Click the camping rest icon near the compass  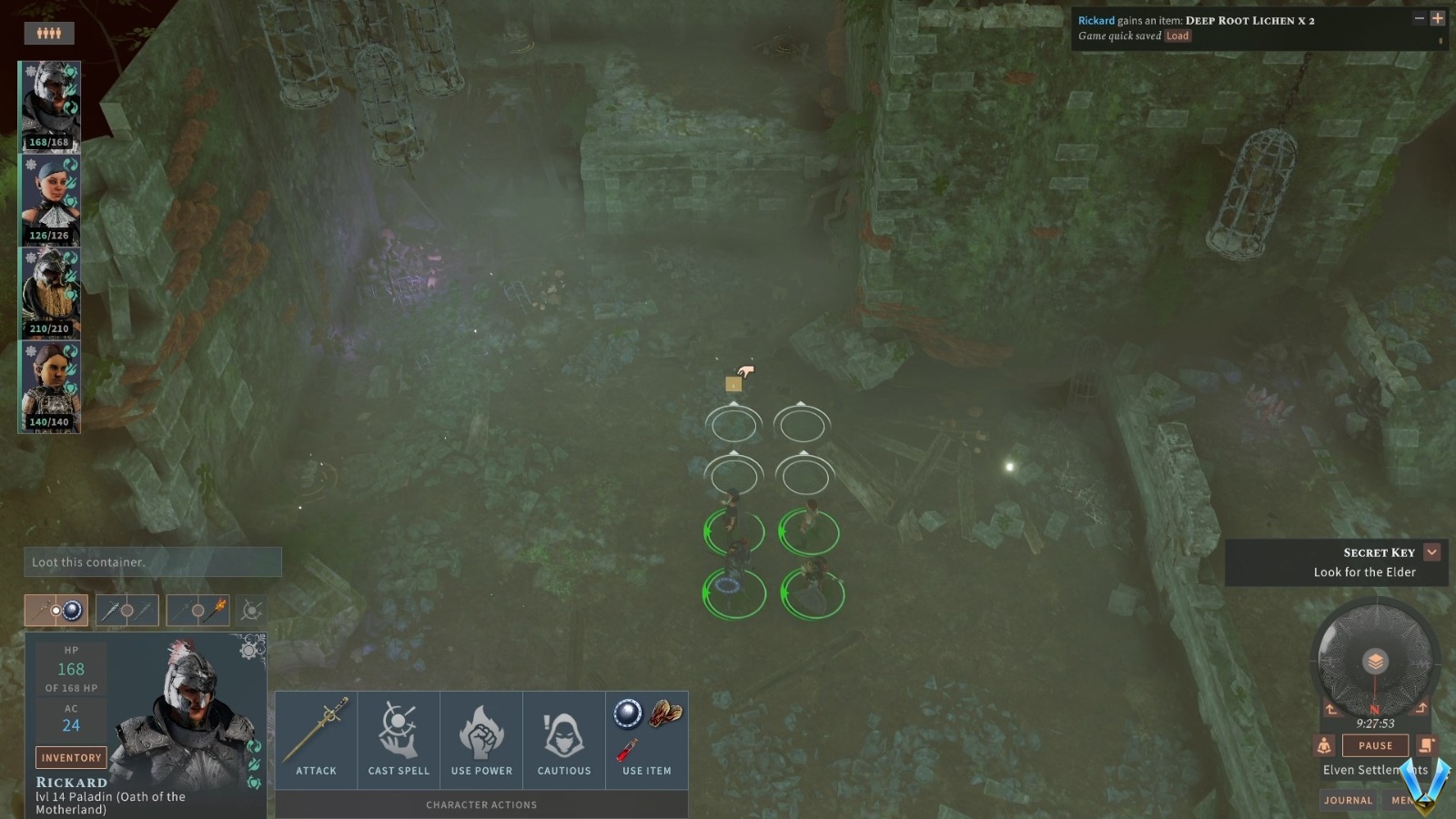click(x=1324, y=745)
